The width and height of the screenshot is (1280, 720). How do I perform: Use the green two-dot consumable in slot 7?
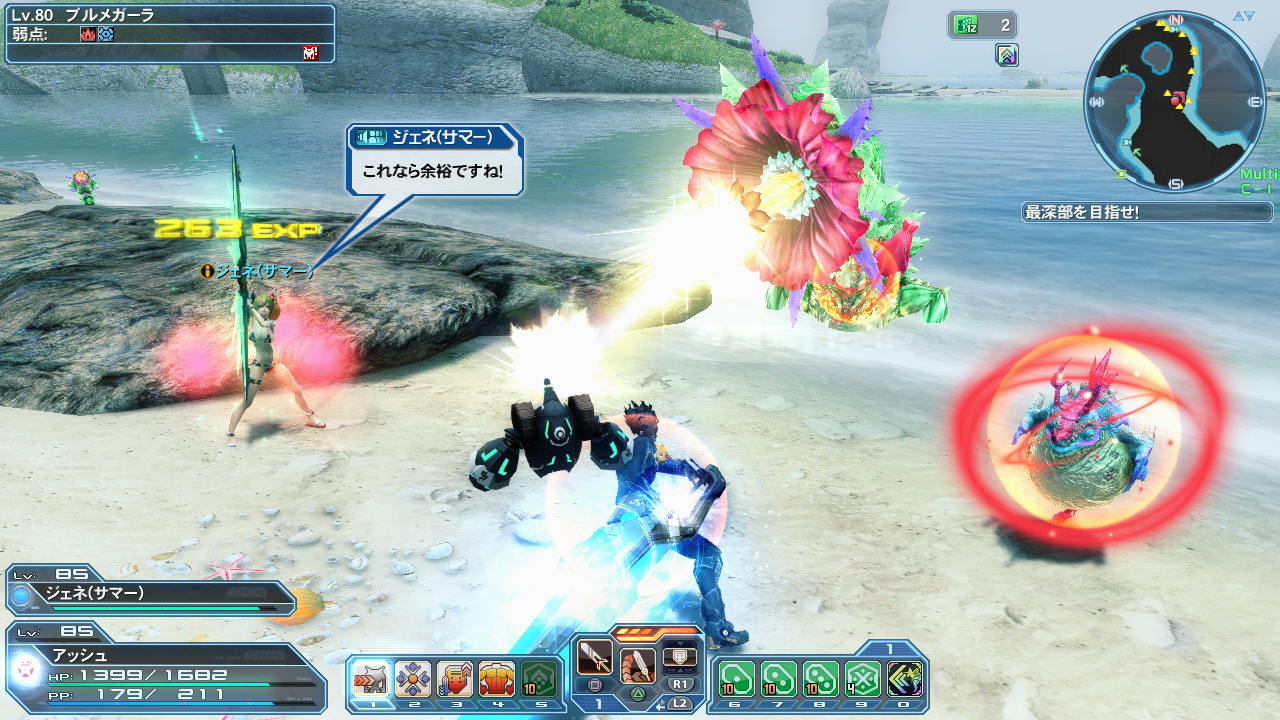pyautogui.click(x=778, y=679)
